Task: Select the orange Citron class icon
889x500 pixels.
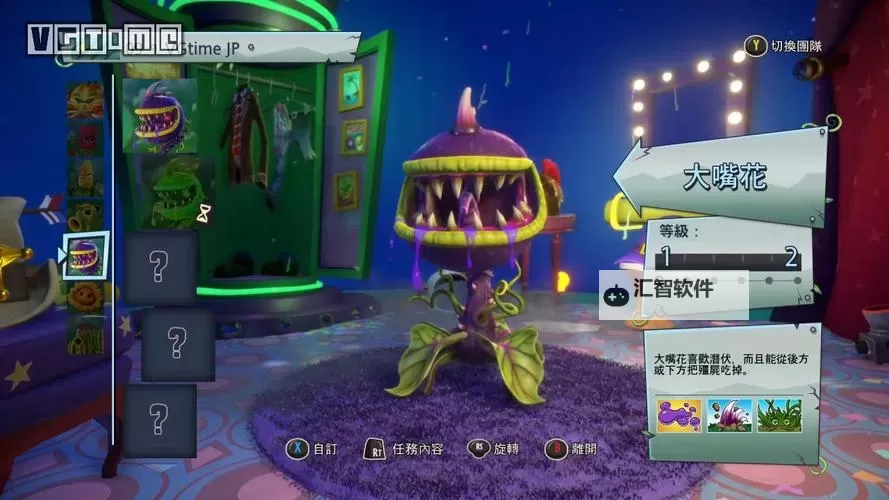Action: coord(85,100)
